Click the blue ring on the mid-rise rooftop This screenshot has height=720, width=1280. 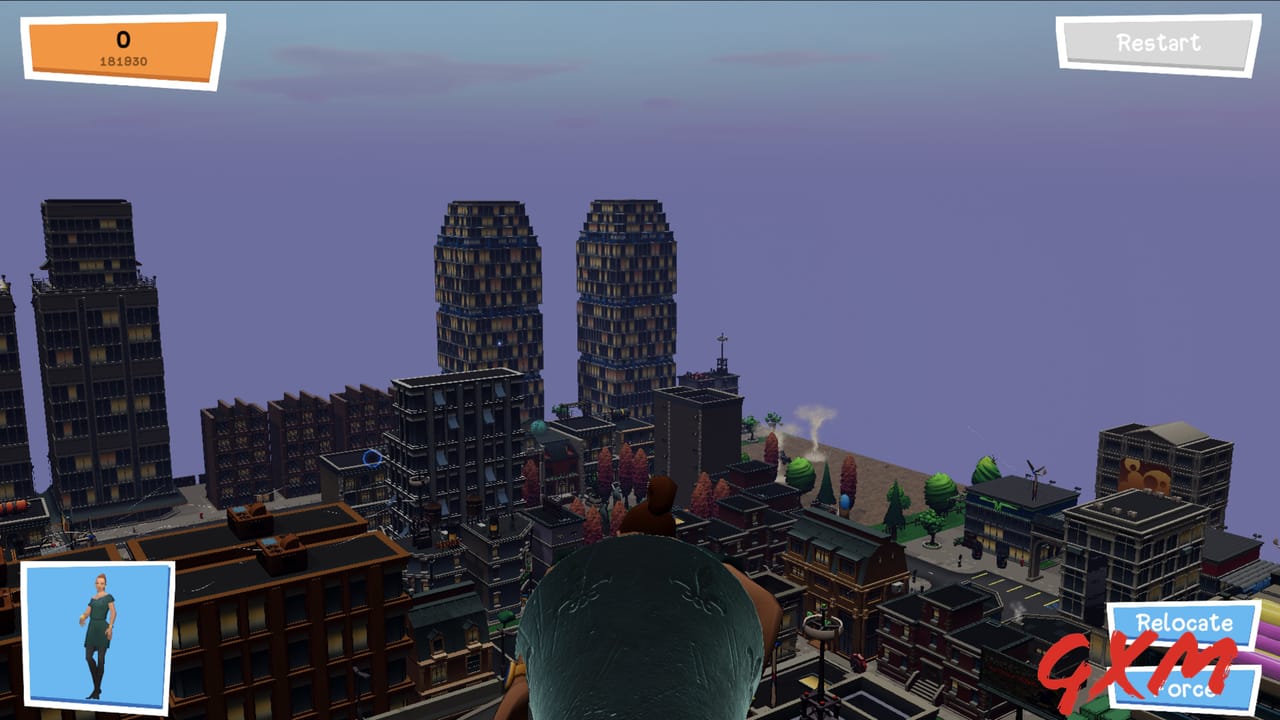click(x=372, y=458)
